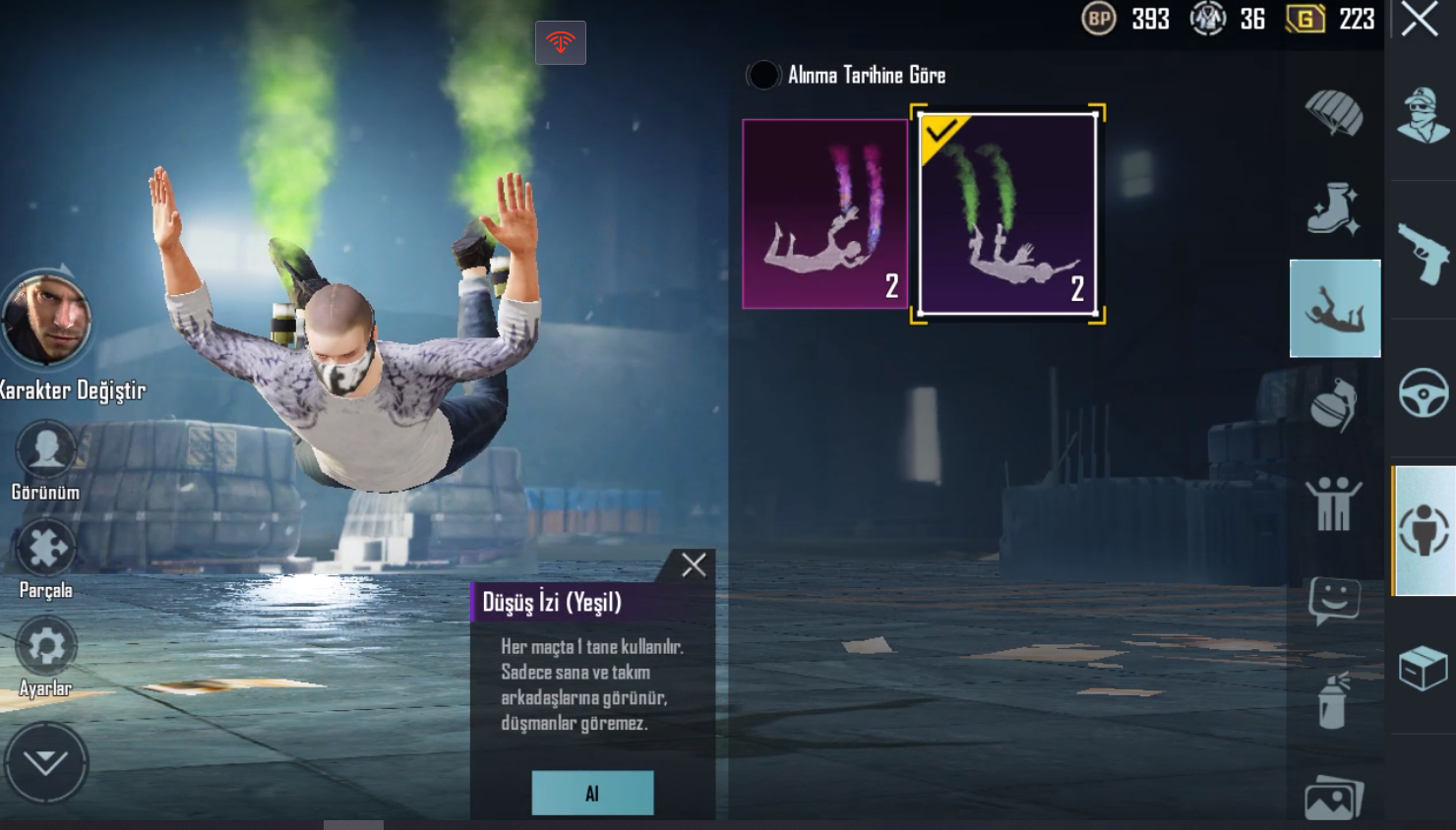Open the spray can category

pyautogui.click(x=1334, y=700)
